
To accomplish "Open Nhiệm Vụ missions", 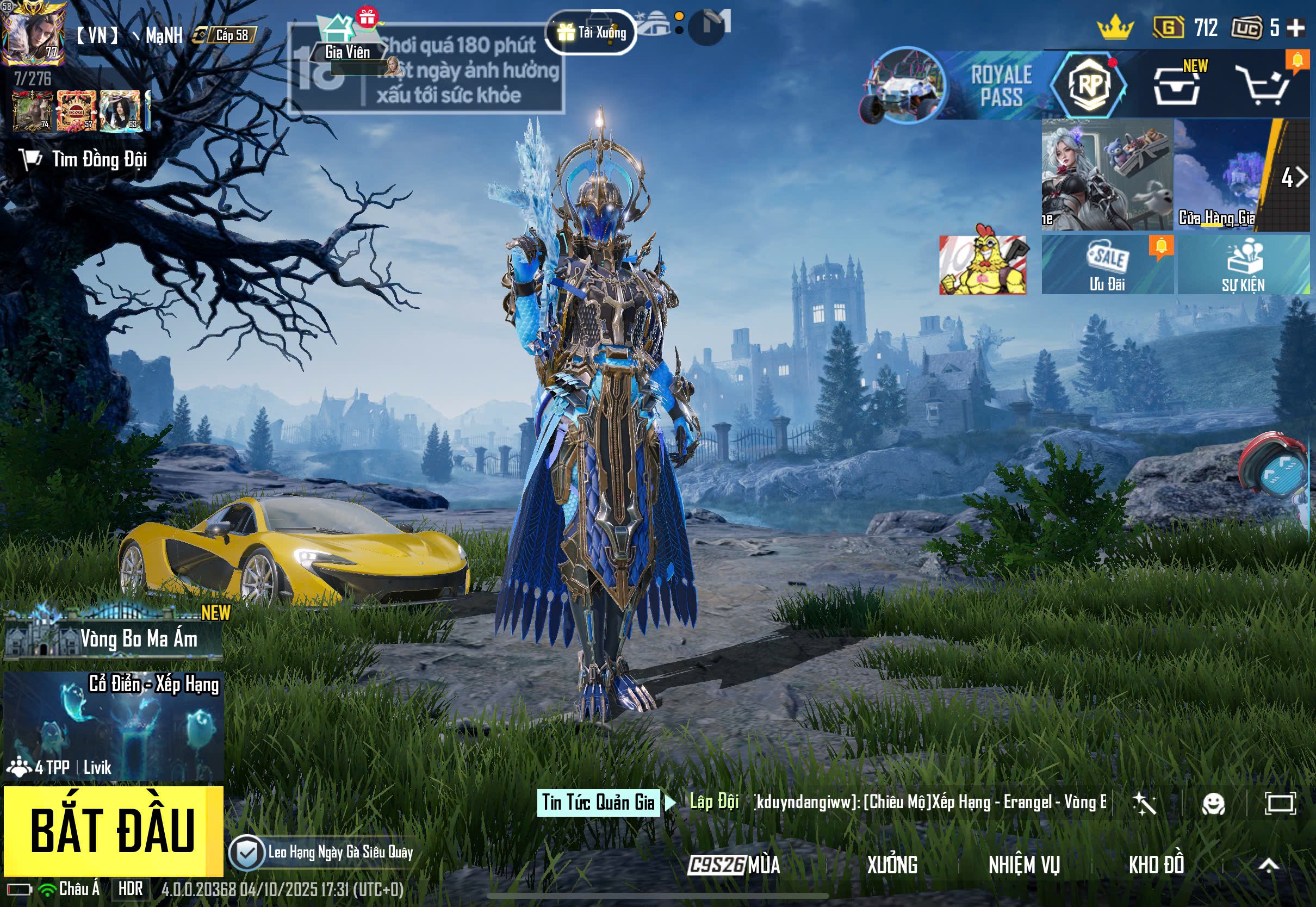I will tap(1023, 865).
